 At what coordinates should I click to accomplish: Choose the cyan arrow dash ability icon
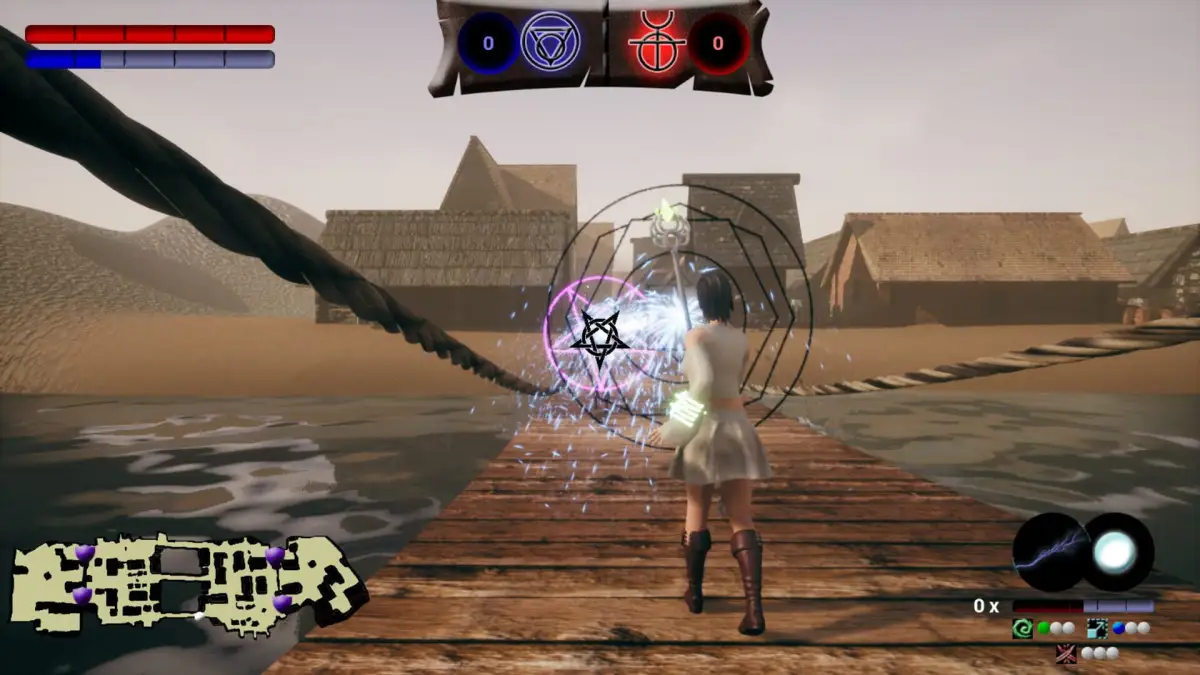coord(1097,629)
